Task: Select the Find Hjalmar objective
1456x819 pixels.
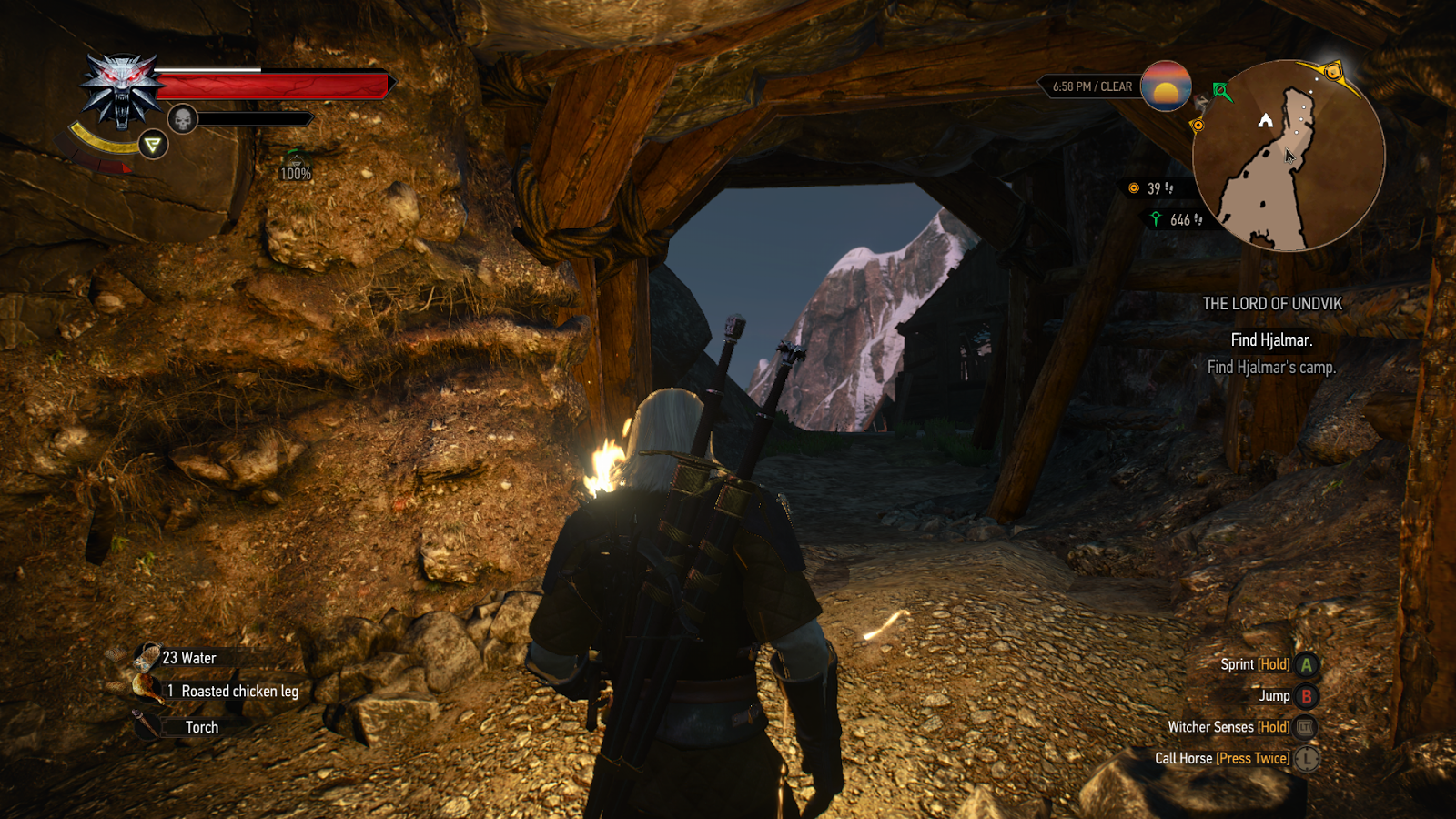Action: 1270,340
